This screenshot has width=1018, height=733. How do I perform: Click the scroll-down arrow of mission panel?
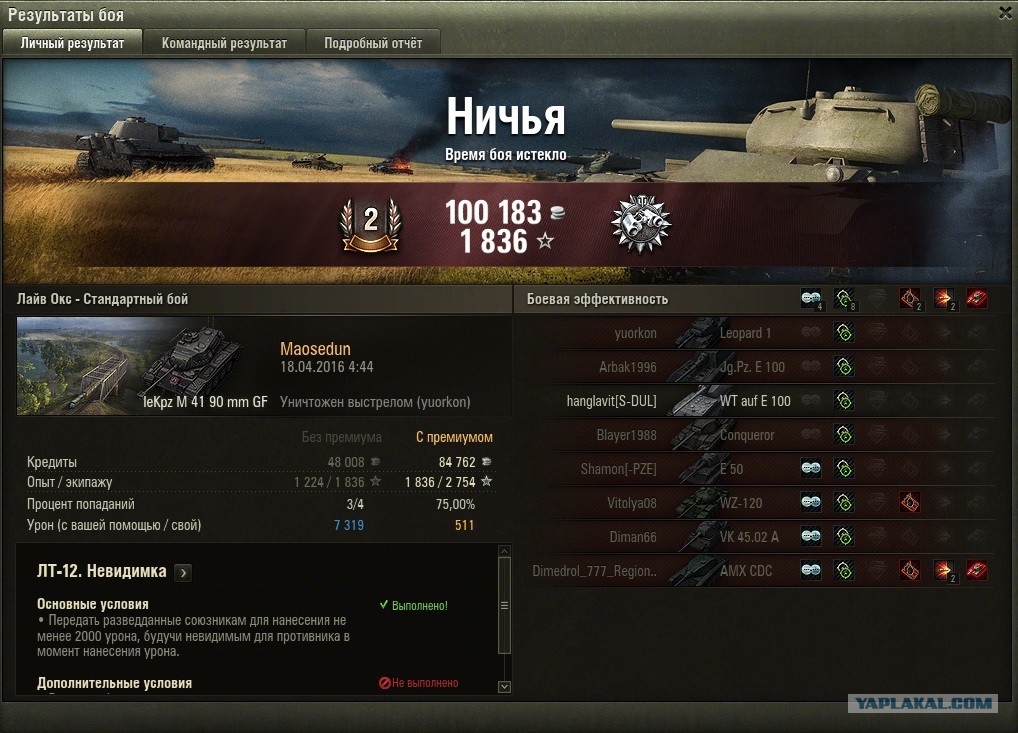tap(504, 686)
